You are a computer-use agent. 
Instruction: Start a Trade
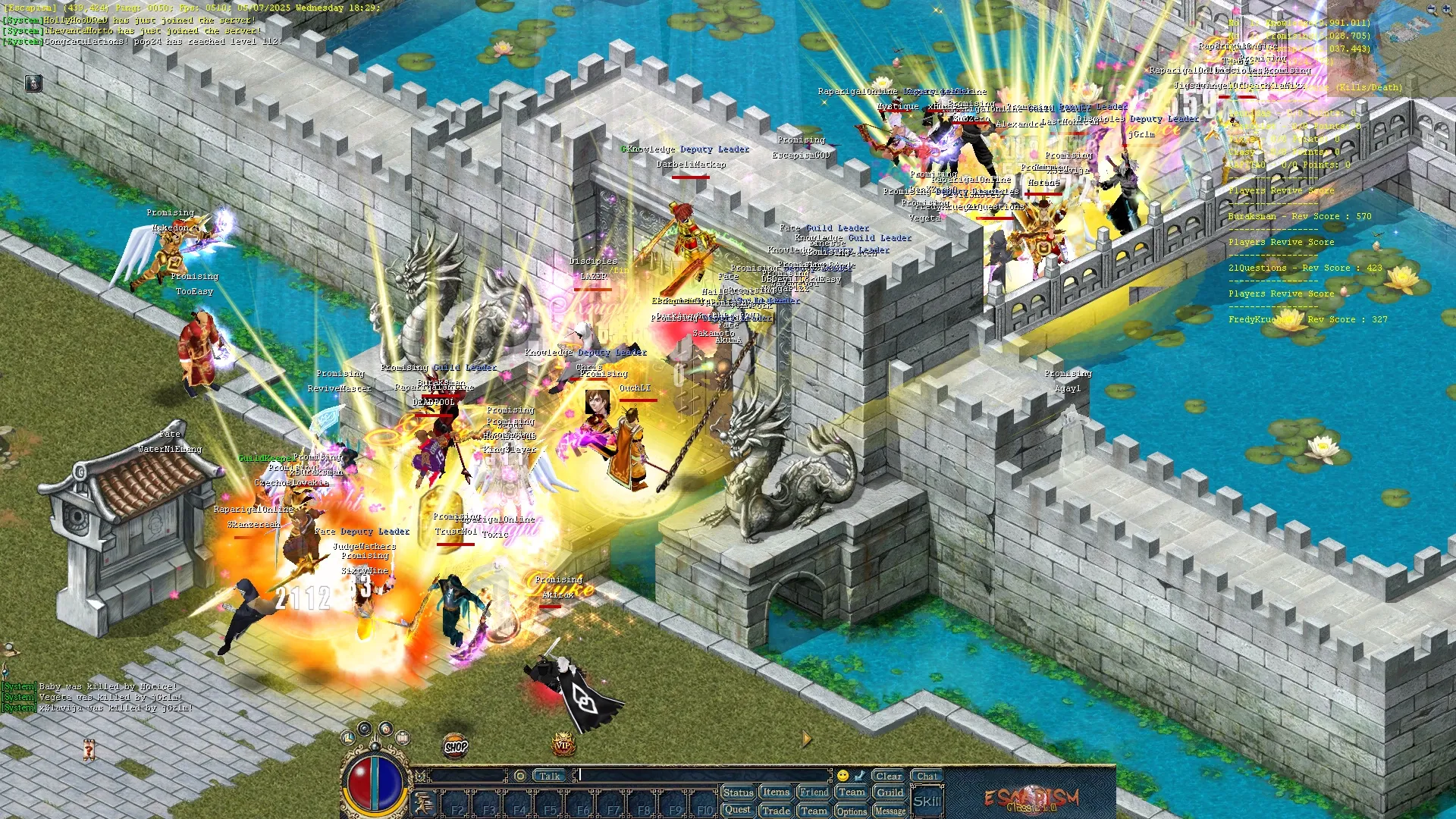pos(776,810)
